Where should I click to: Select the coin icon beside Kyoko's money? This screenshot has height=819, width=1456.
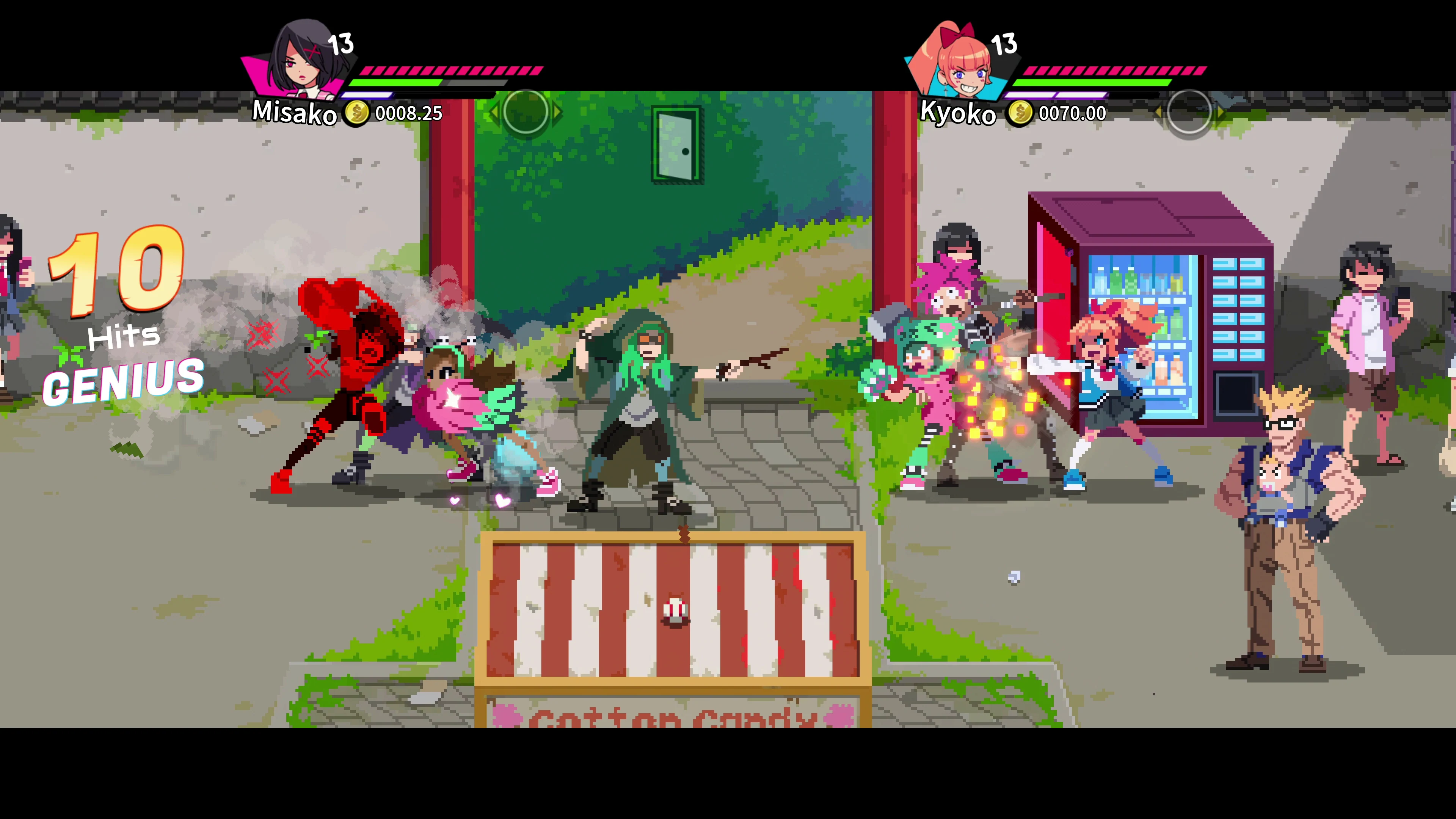point(1021,113)
